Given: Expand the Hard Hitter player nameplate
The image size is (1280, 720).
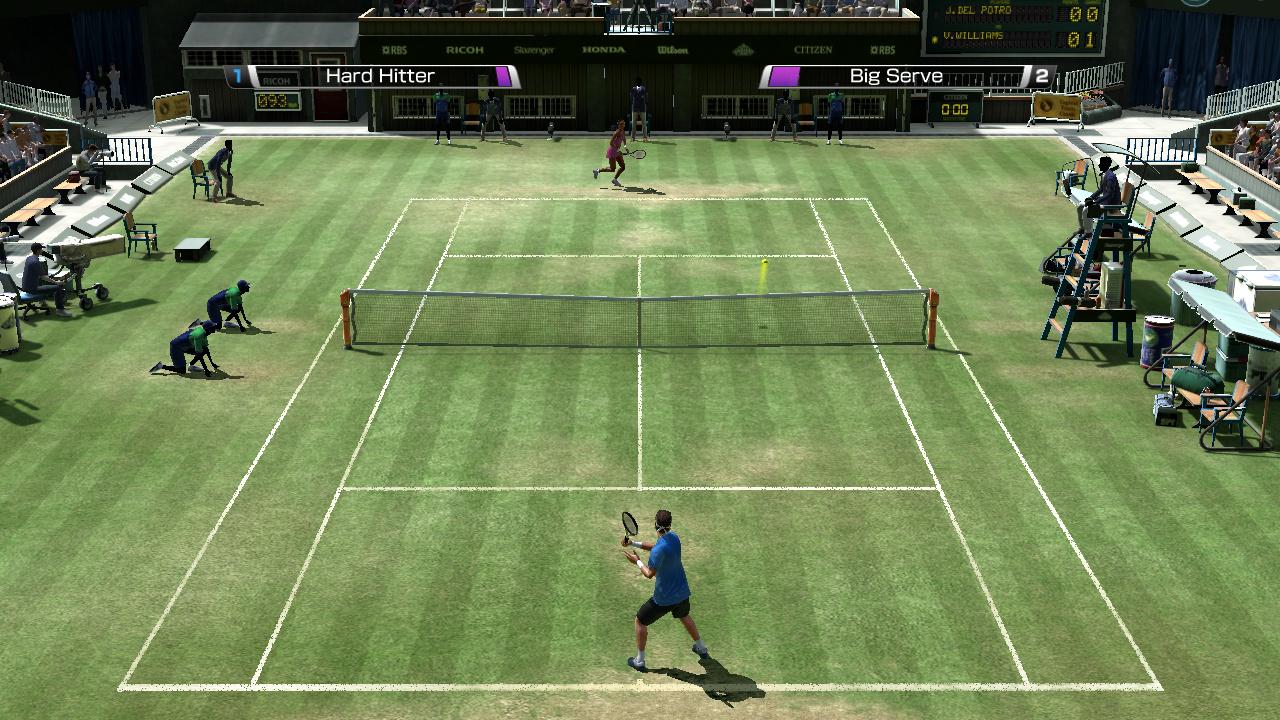Looking at the screenshot, I should pos(378,74).
